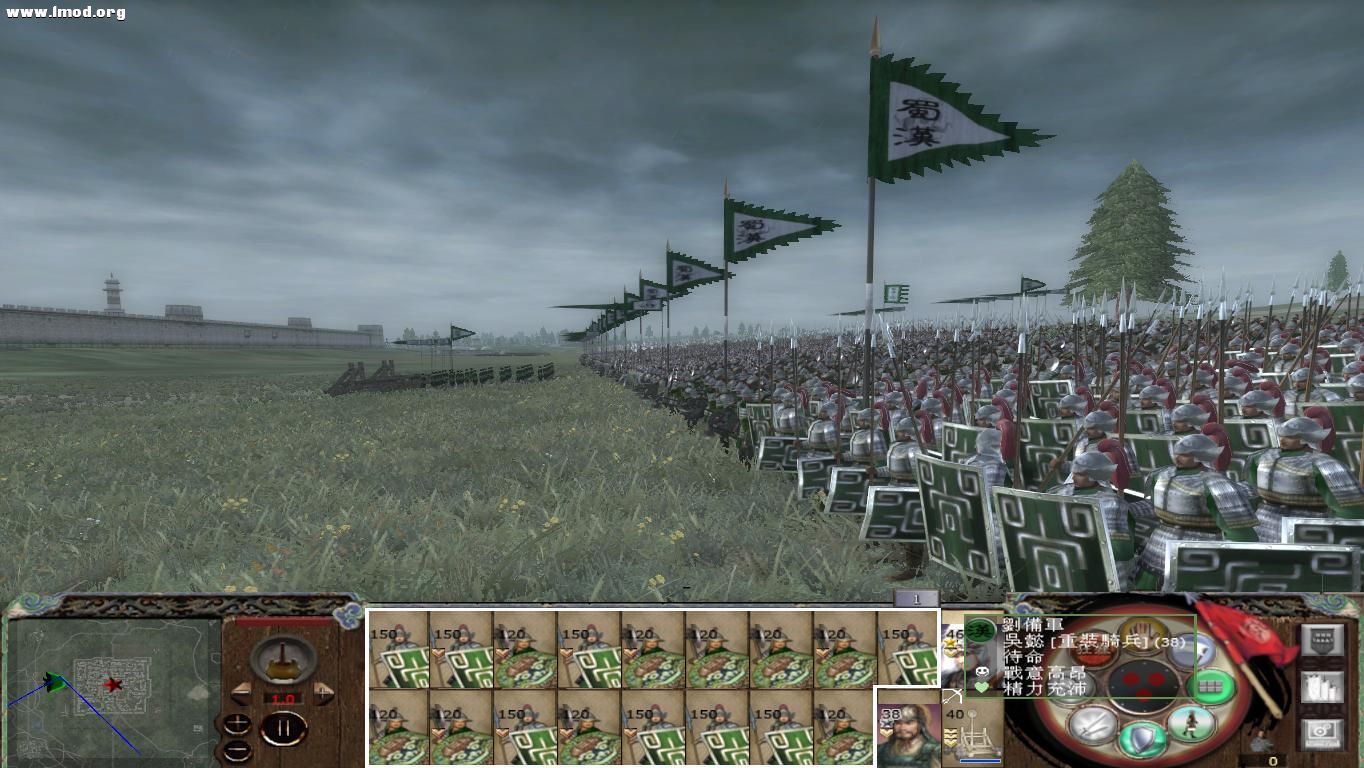Click the 1.0 speed value display
Image resolution: width=1364 pixels, height=768 pixels.
tap(283, 698)
